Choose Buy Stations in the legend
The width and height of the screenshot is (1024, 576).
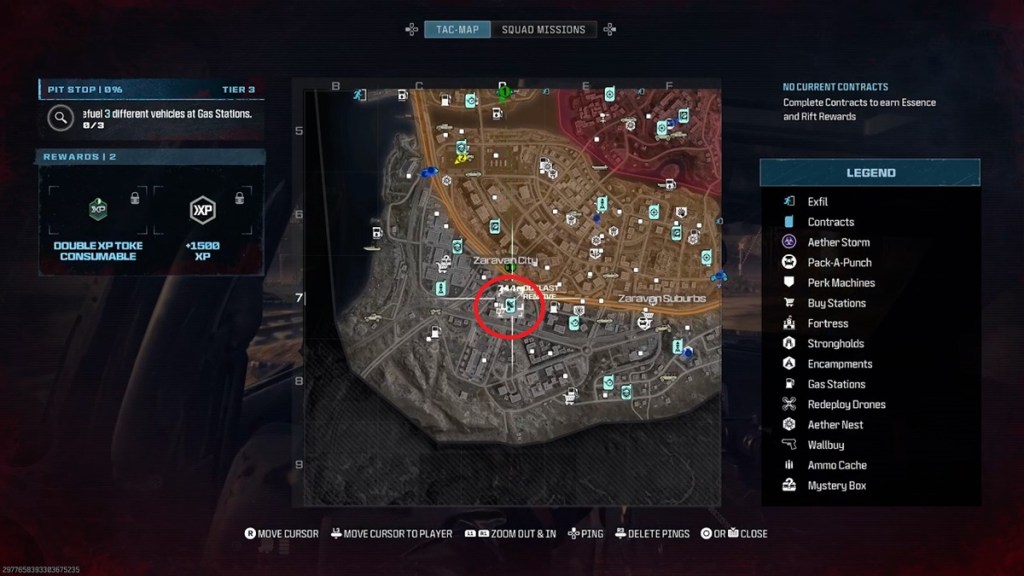tap(836, 303)
